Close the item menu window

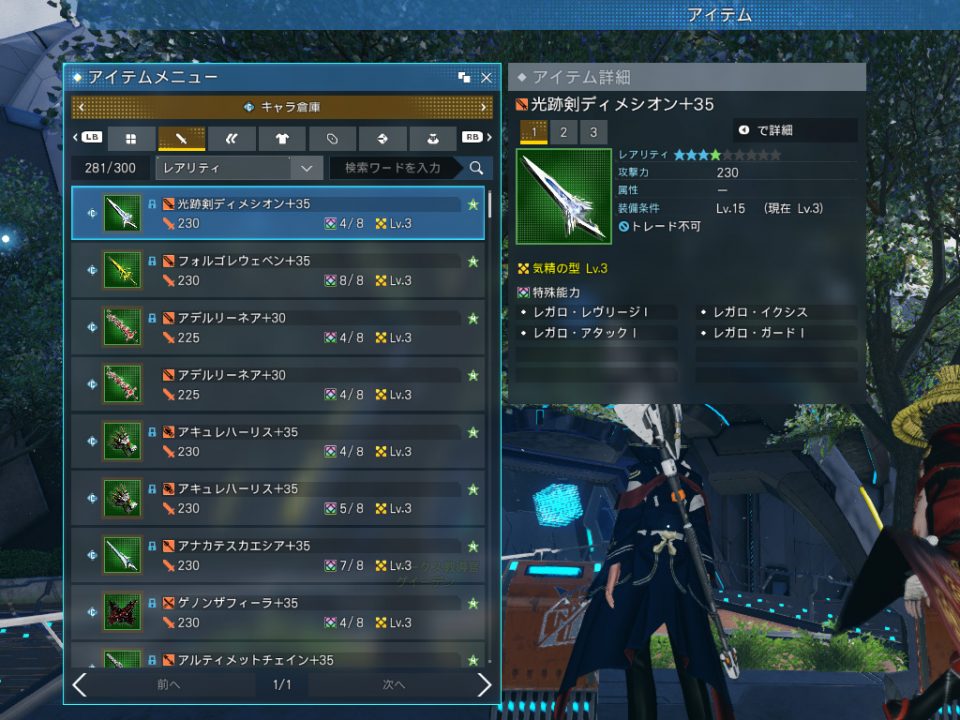point(486,77)
